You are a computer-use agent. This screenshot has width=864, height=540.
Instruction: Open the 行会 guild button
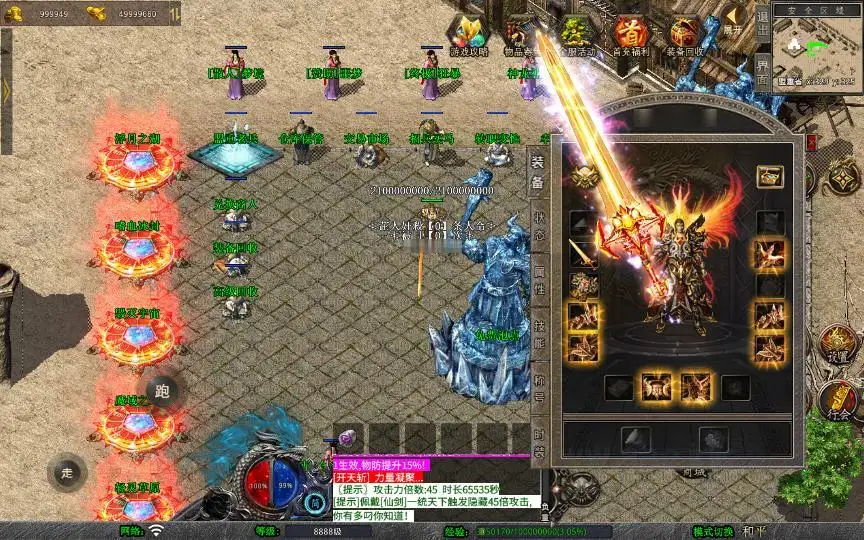coord(838,402)
